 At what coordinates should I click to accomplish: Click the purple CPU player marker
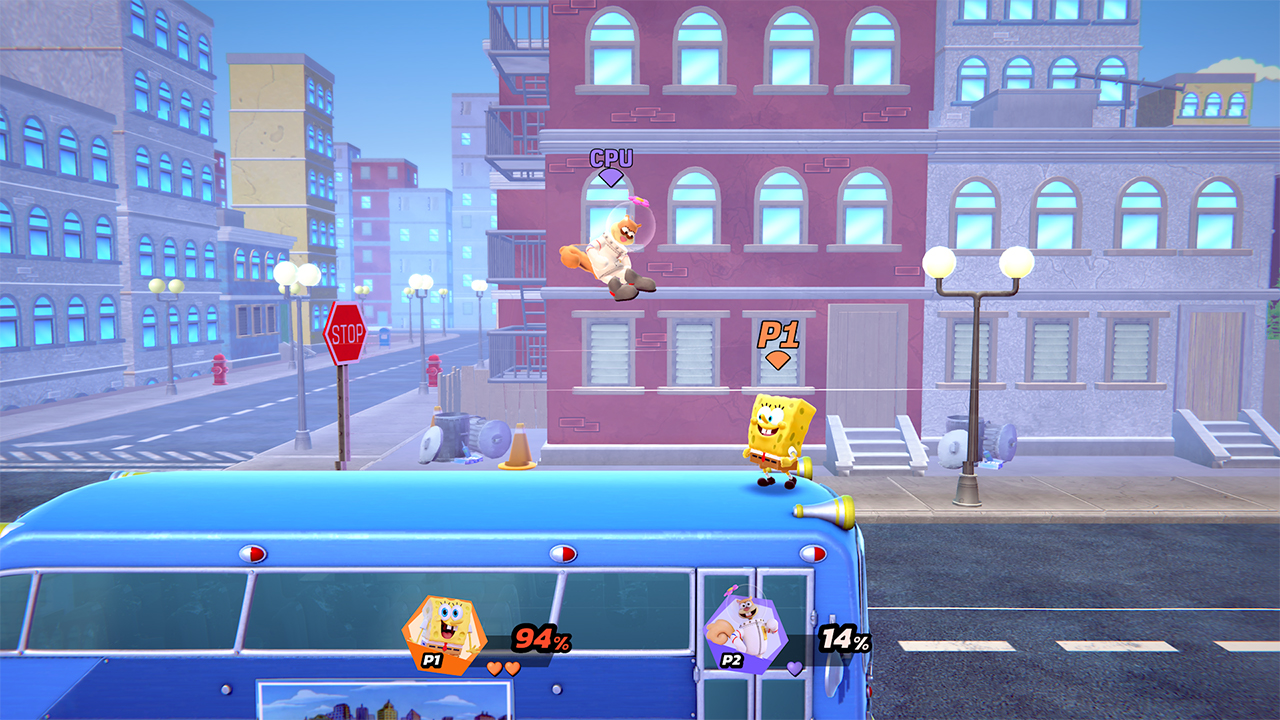(610, 165)
